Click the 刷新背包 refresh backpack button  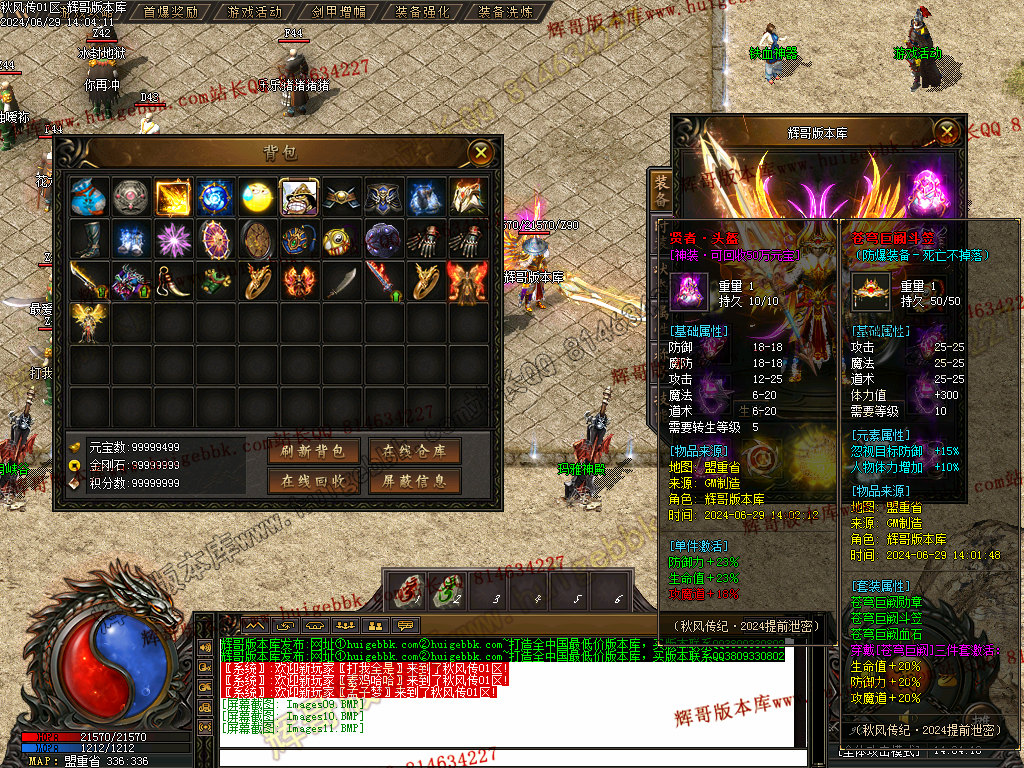pyautogui.click(x=314, y=452)
